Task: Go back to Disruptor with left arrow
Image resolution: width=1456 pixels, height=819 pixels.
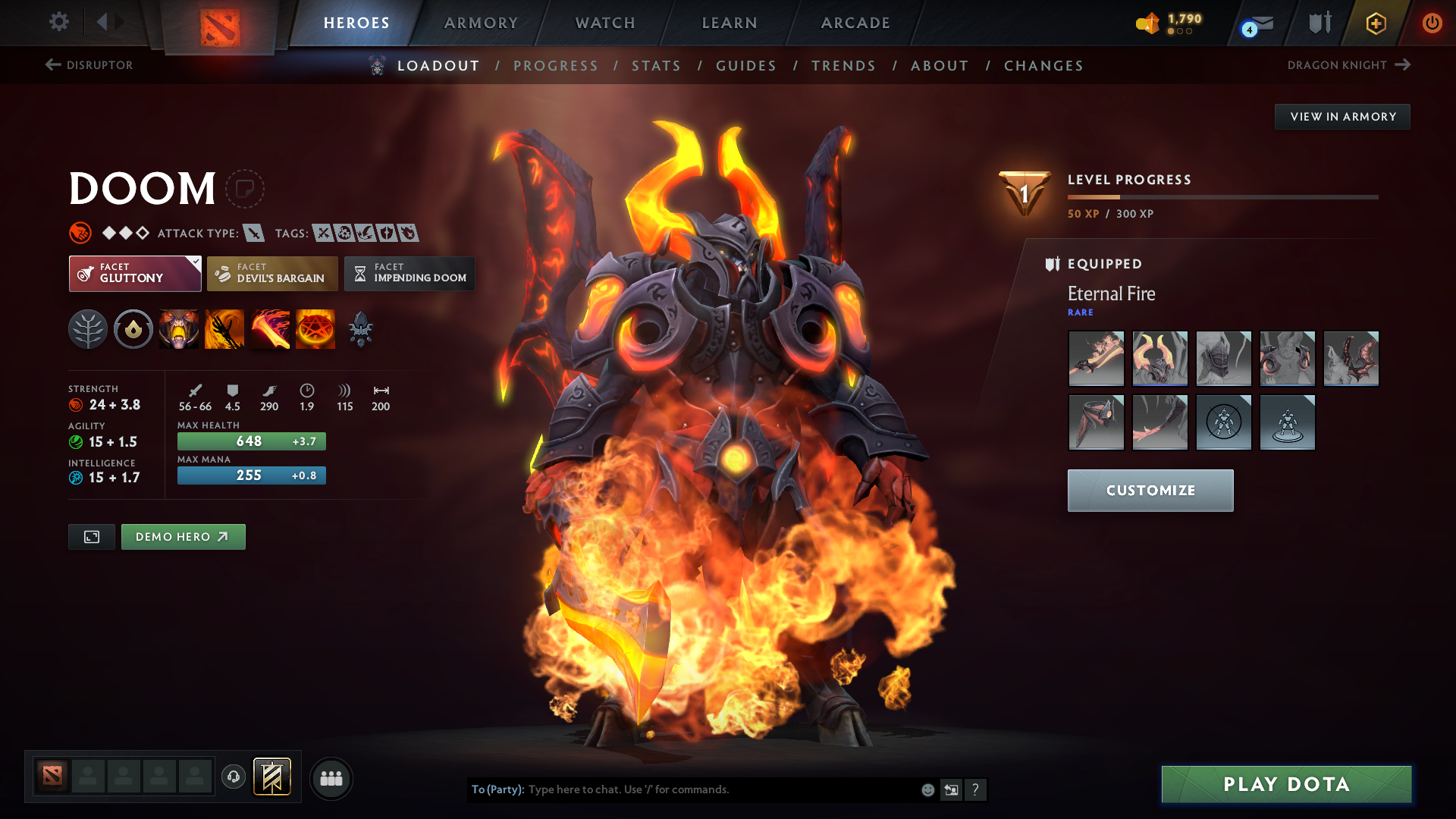Action: [x=51, y=65]
